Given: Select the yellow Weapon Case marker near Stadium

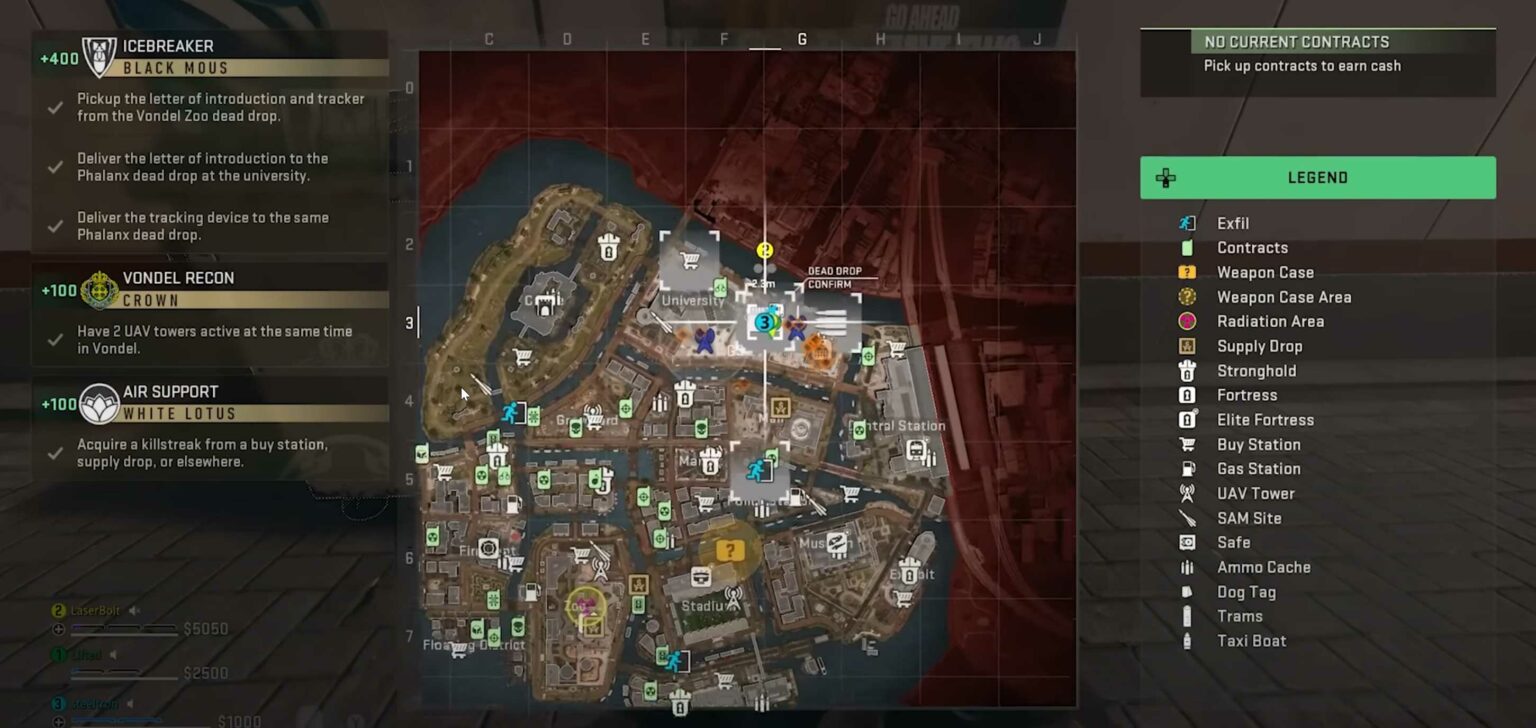Looking at the screenshot, I should pos(729,550).
